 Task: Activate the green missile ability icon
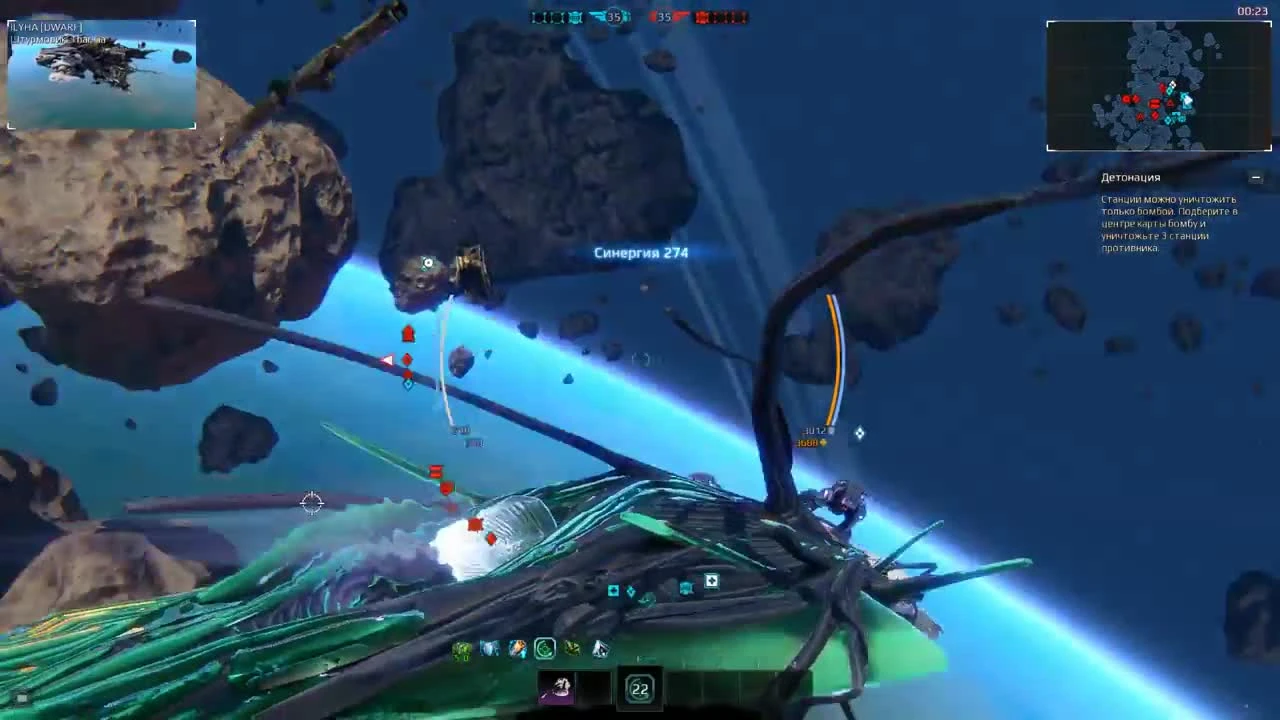570,648
